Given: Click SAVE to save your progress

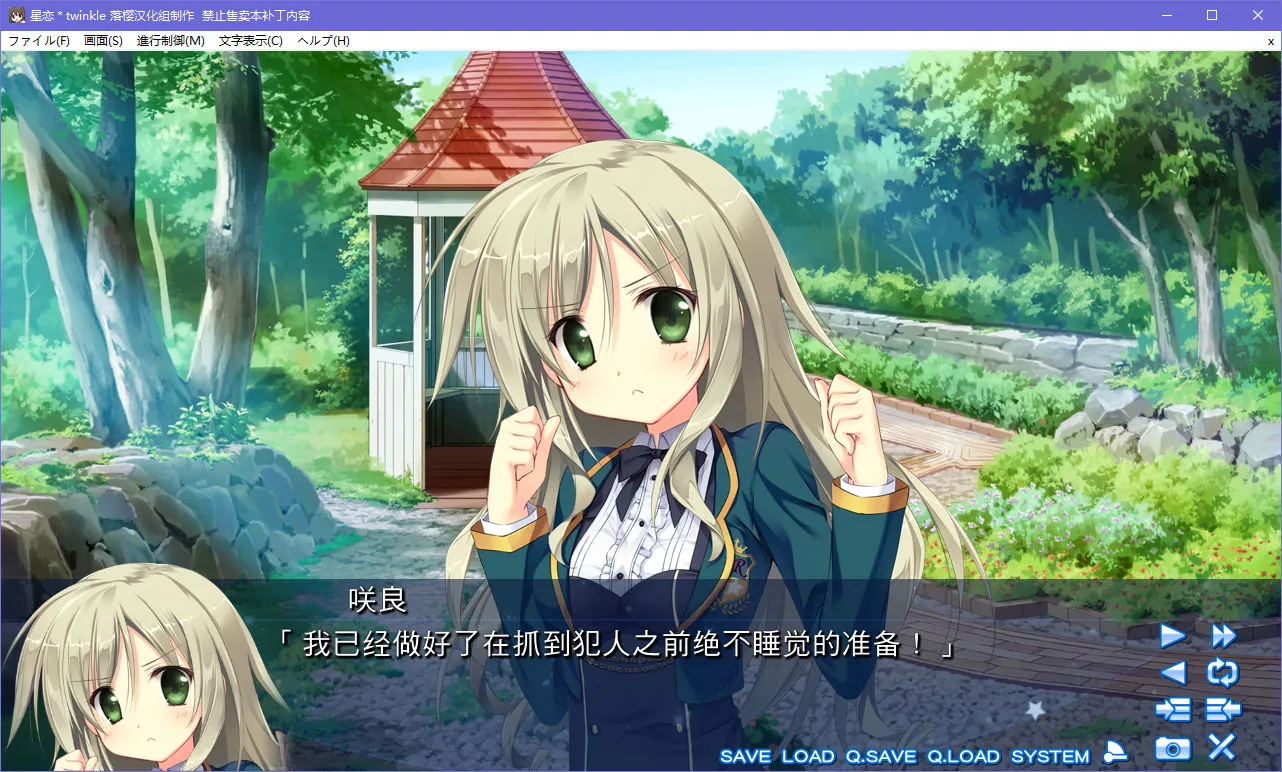Looking at the screenshot, I should (x=748, y=756).
